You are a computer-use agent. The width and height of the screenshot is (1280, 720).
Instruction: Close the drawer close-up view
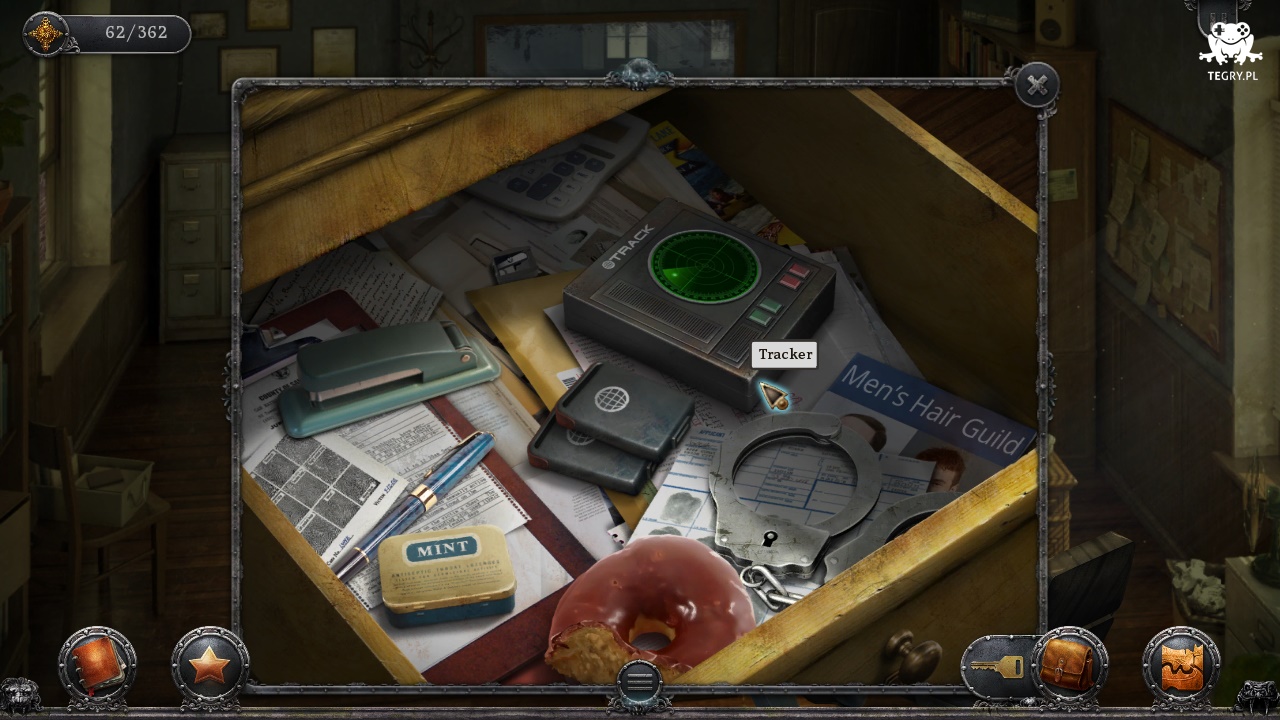1037,86
